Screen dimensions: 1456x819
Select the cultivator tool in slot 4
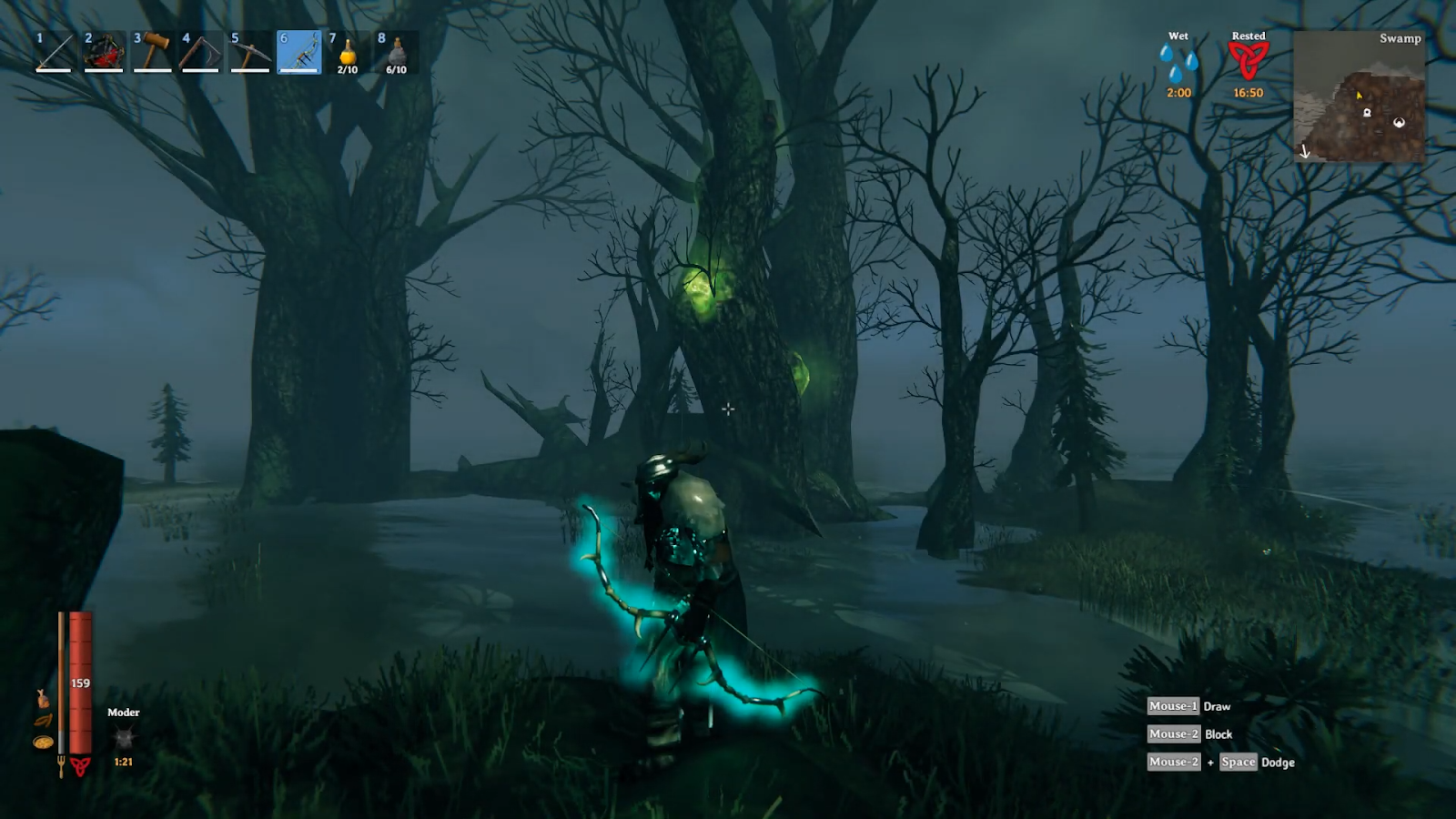201,53
